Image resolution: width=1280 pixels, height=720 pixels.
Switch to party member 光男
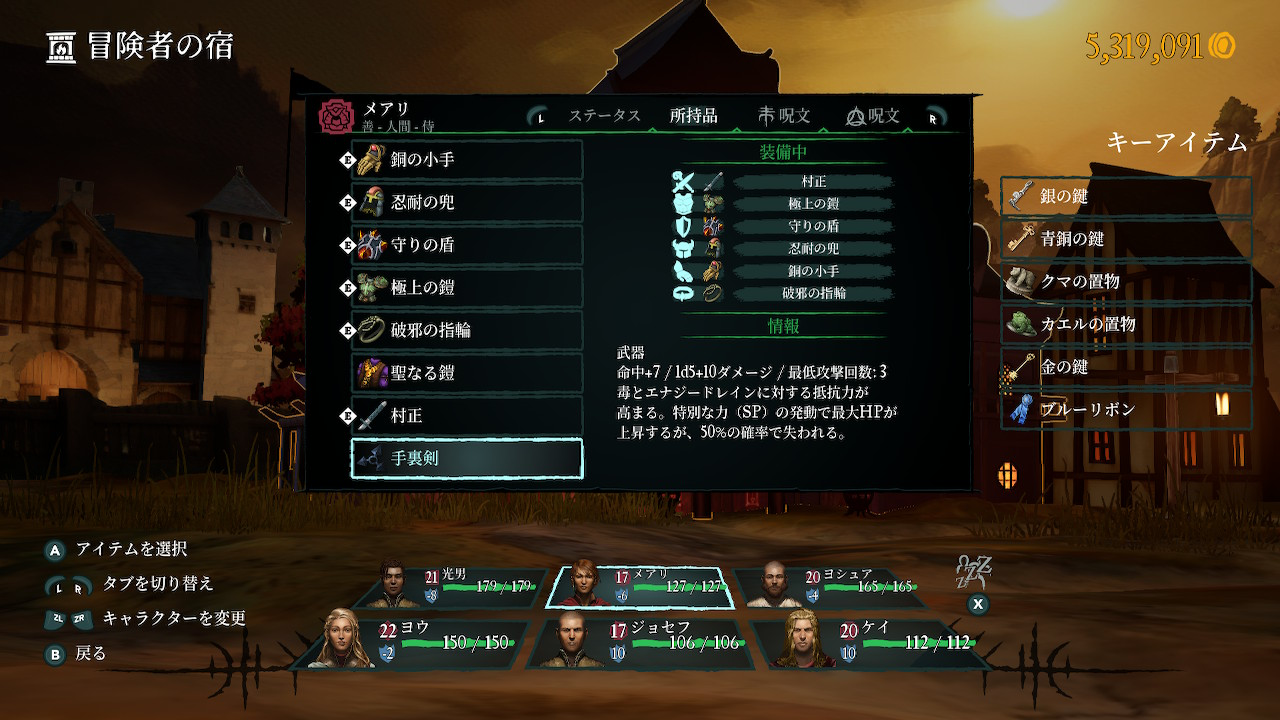(x=463, y=587)
